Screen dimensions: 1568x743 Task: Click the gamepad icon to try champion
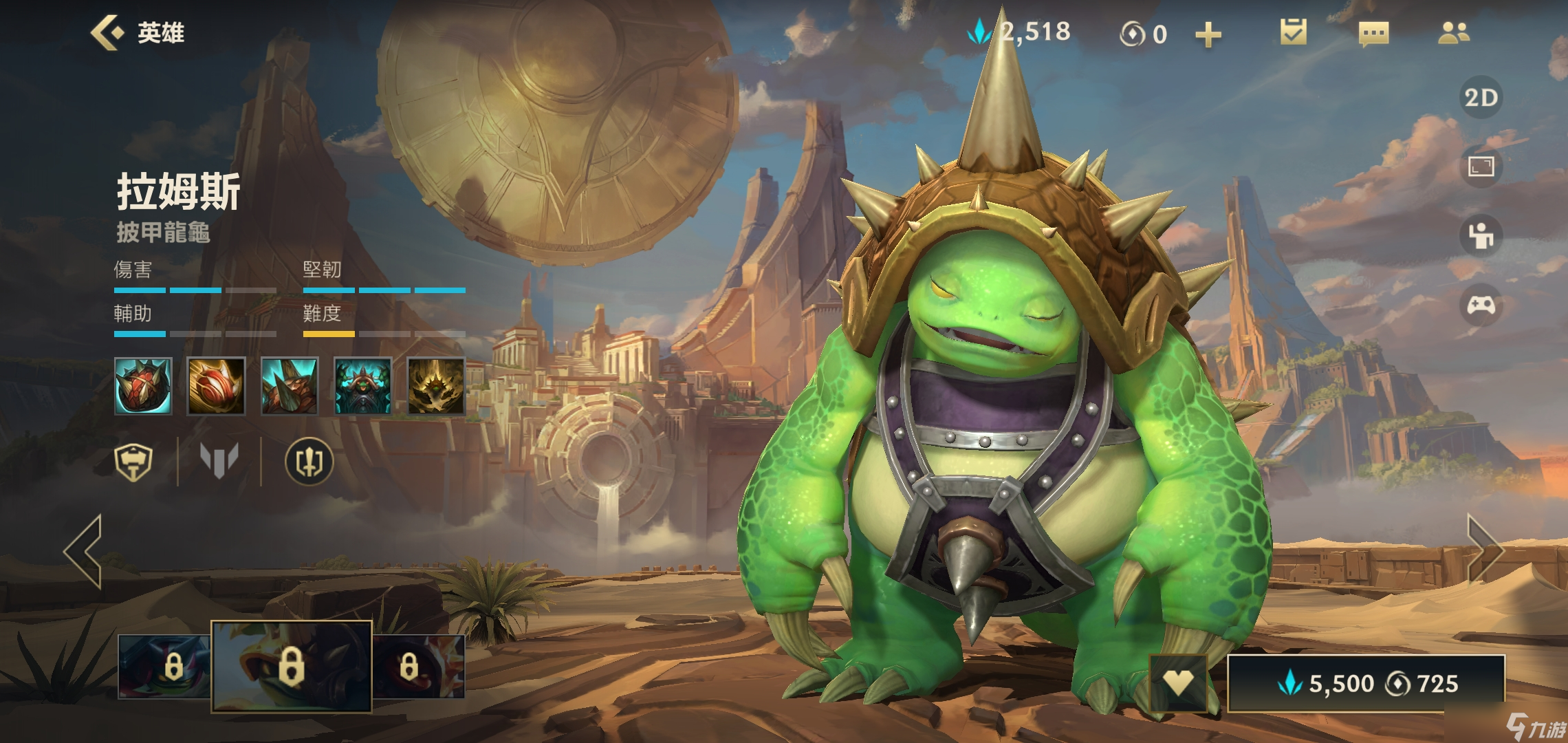(1481, 305)
